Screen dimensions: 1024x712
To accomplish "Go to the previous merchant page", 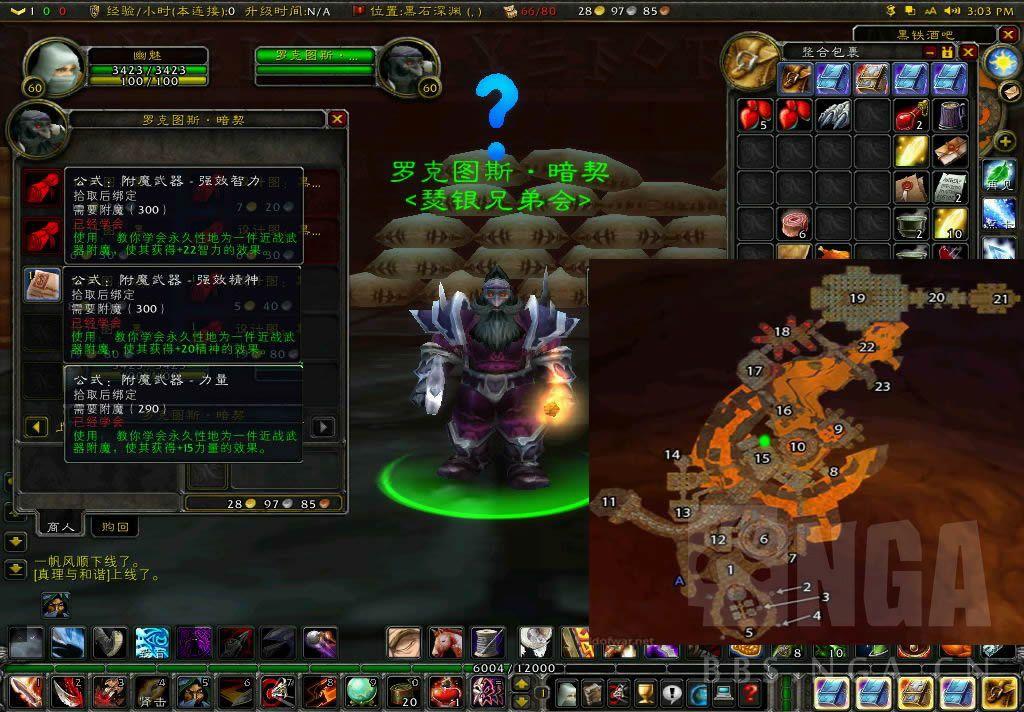I will tap(37, 427).
